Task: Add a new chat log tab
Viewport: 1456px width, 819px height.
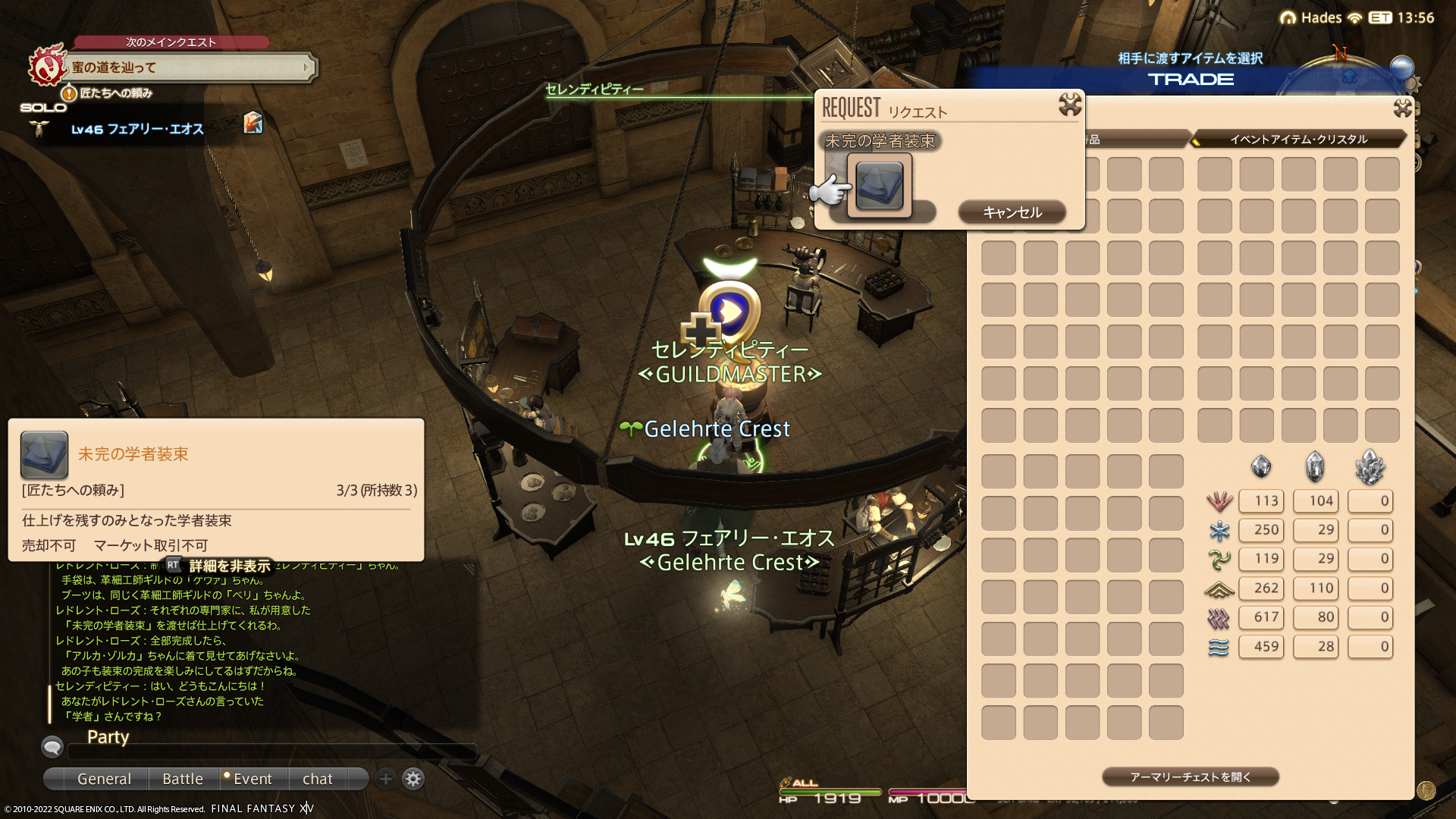Action: pos(385,779)
